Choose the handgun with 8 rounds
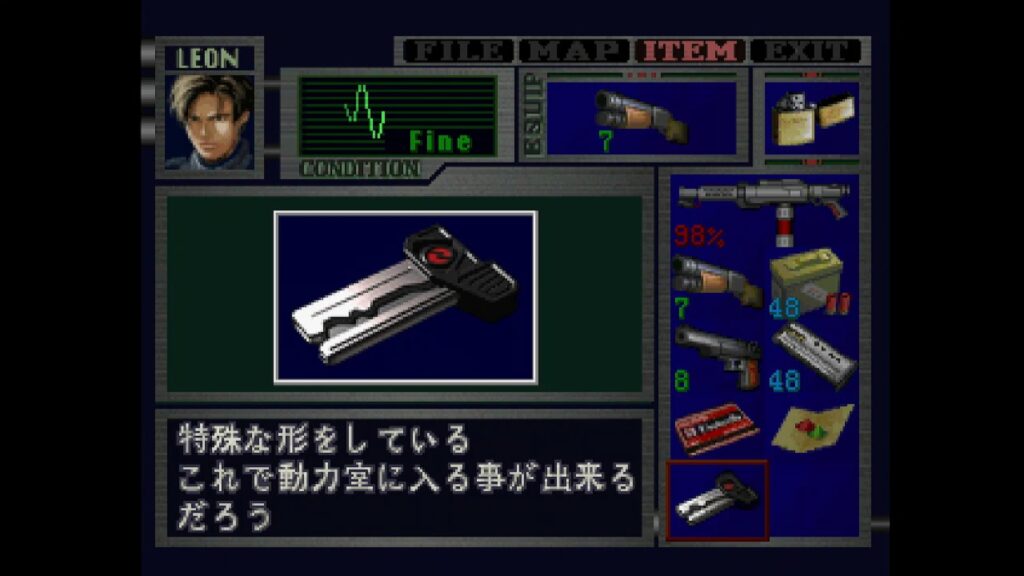 [714, 356]
